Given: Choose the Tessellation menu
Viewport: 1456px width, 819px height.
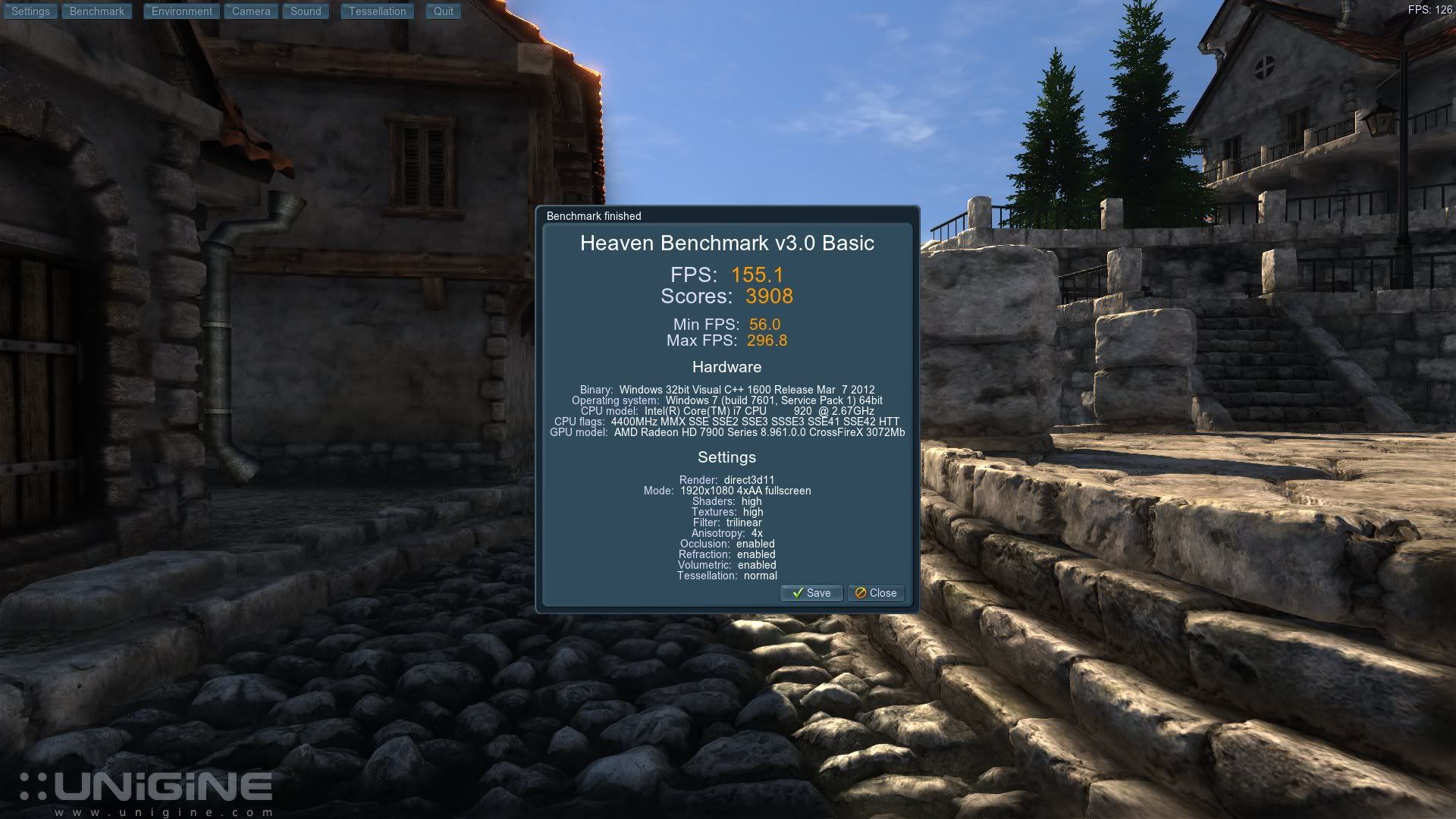Looking at the screenshot, I should [377, 11].
